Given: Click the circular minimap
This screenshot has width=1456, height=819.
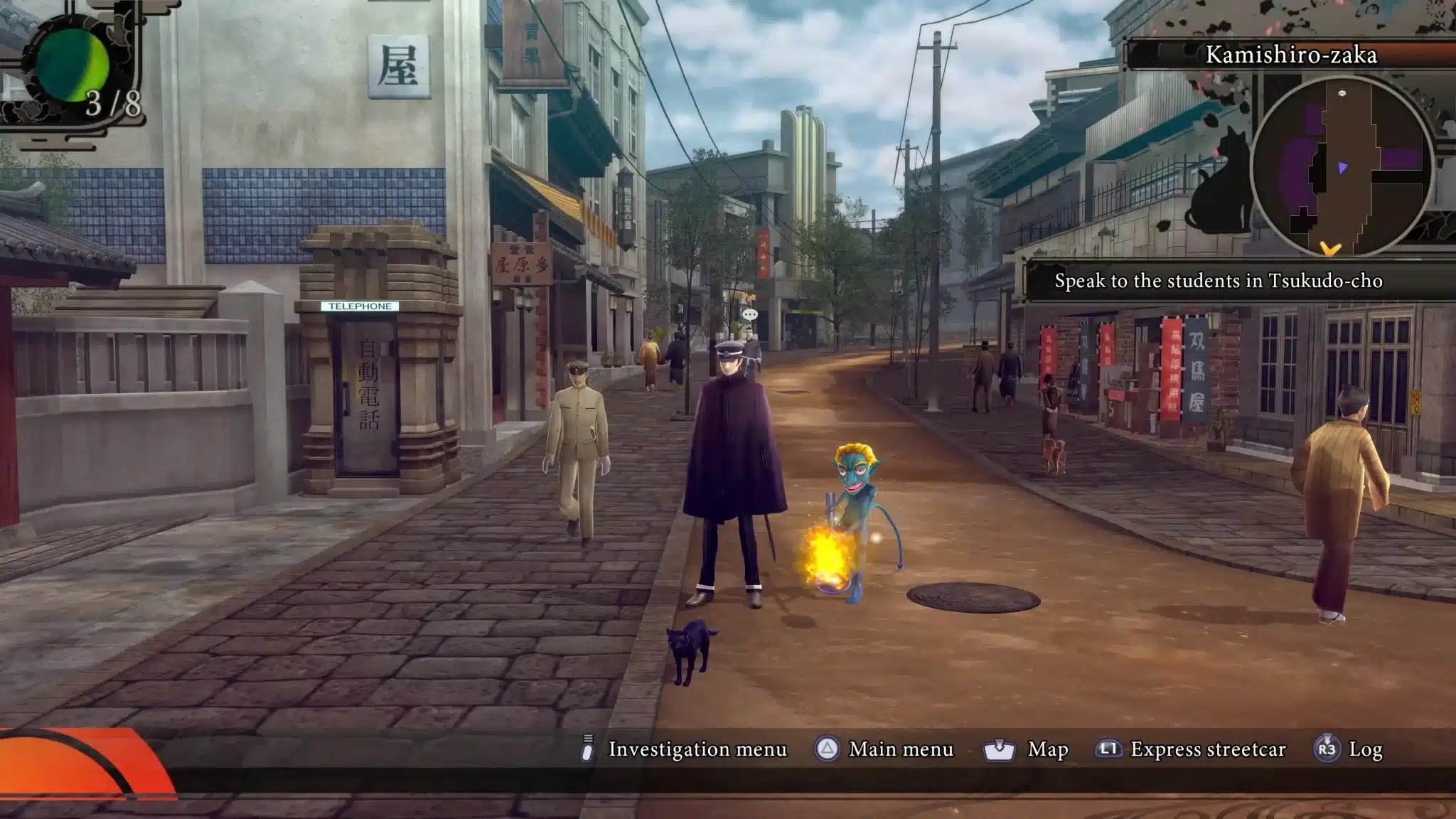Looking at the screenshot, I should click(1341, 166).
